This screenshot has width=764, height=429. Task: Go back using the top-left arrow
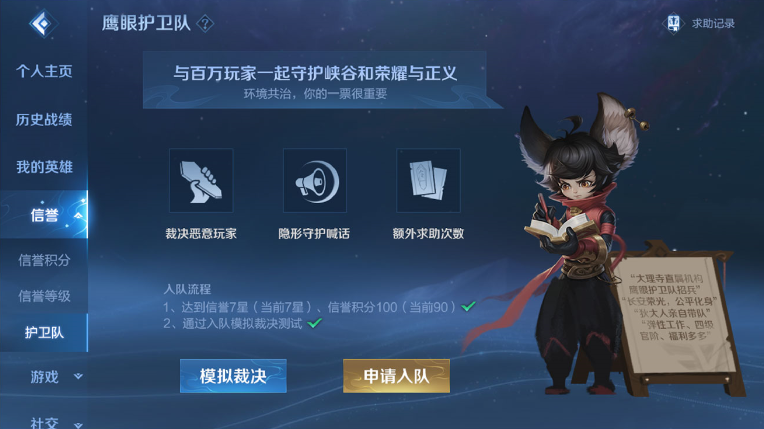43,24
